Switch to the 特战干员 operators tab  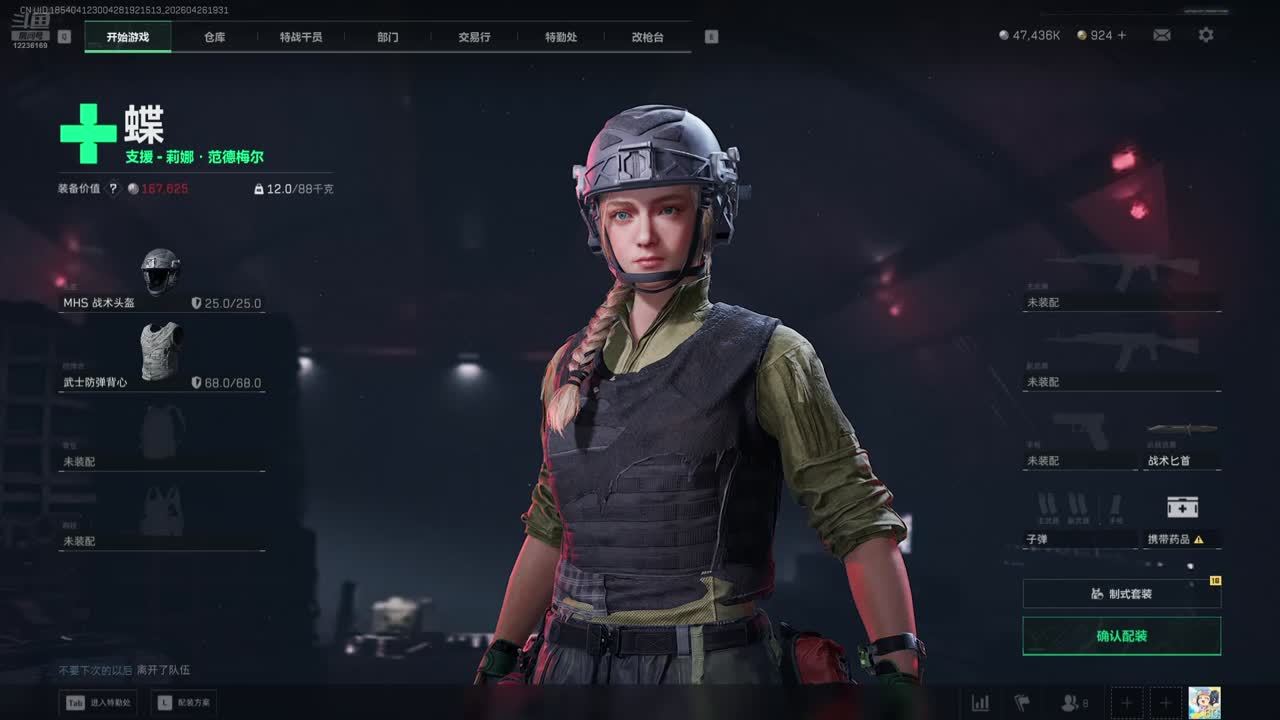pos(301,37)
